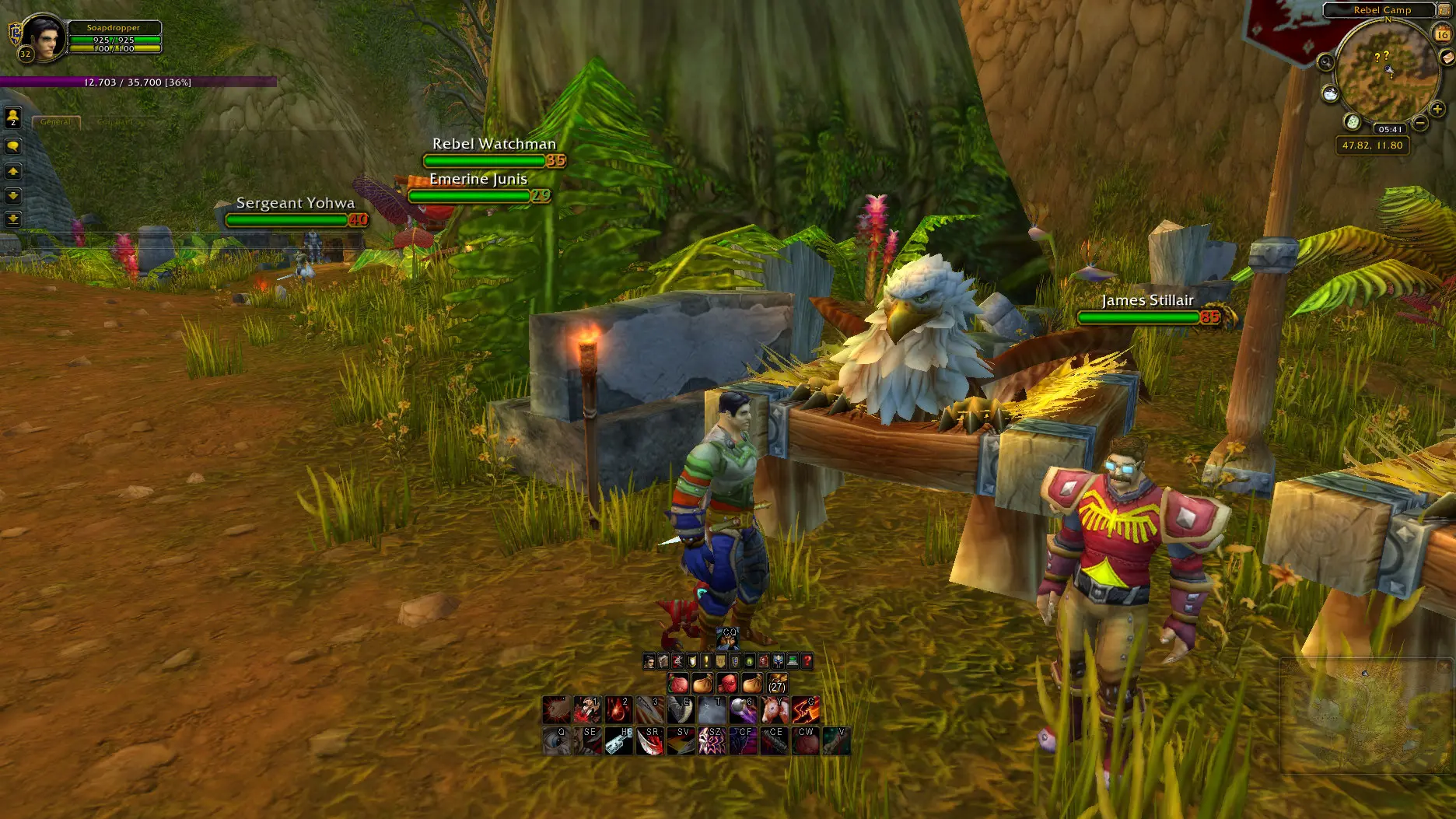1456x819 pixels.
Task: Use the horse mount ability on Y
Action: (775, 709)
